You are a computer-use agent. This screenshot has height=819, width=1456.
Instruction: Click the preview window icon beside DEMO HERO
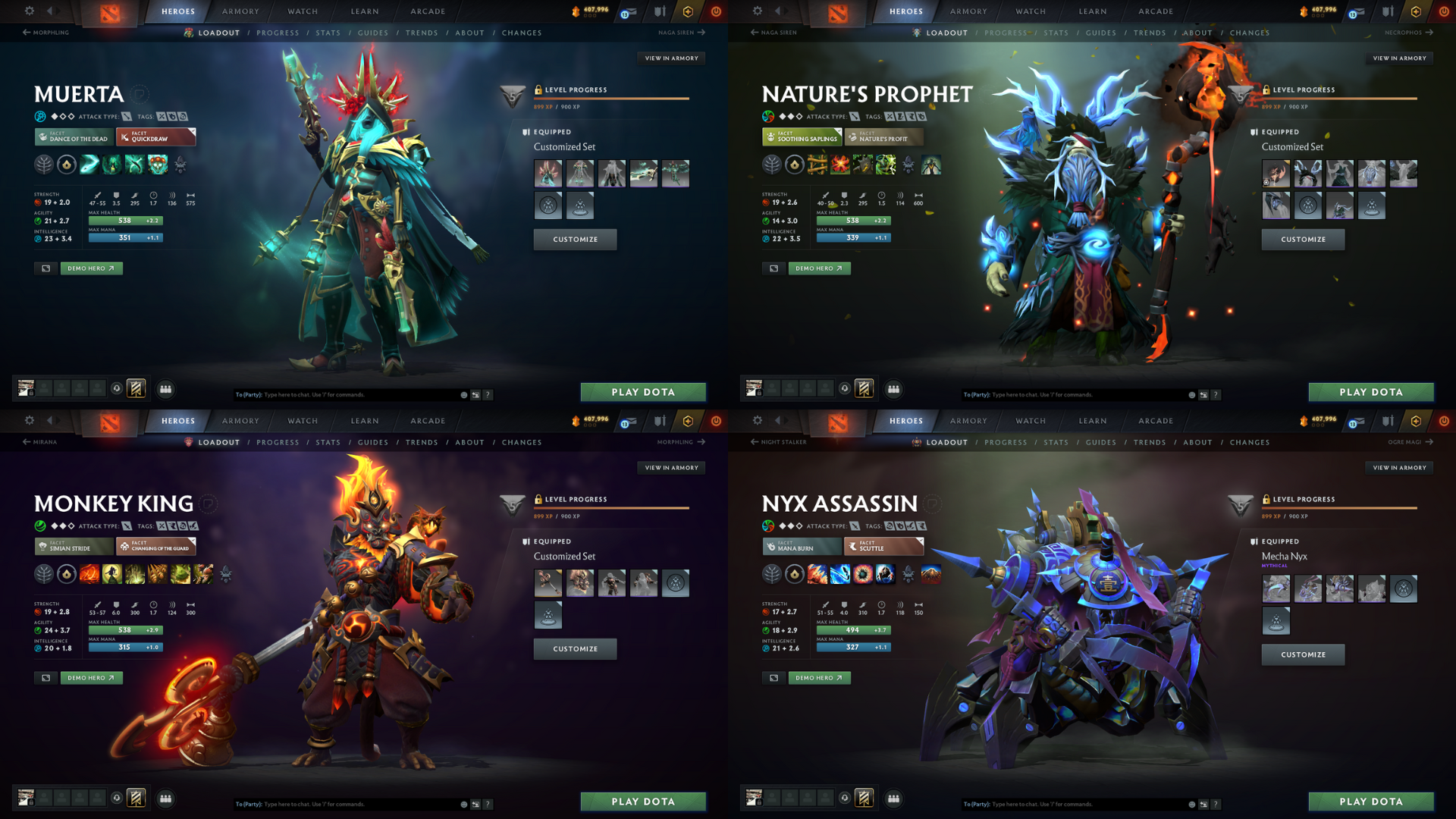(x=45, y=268)
